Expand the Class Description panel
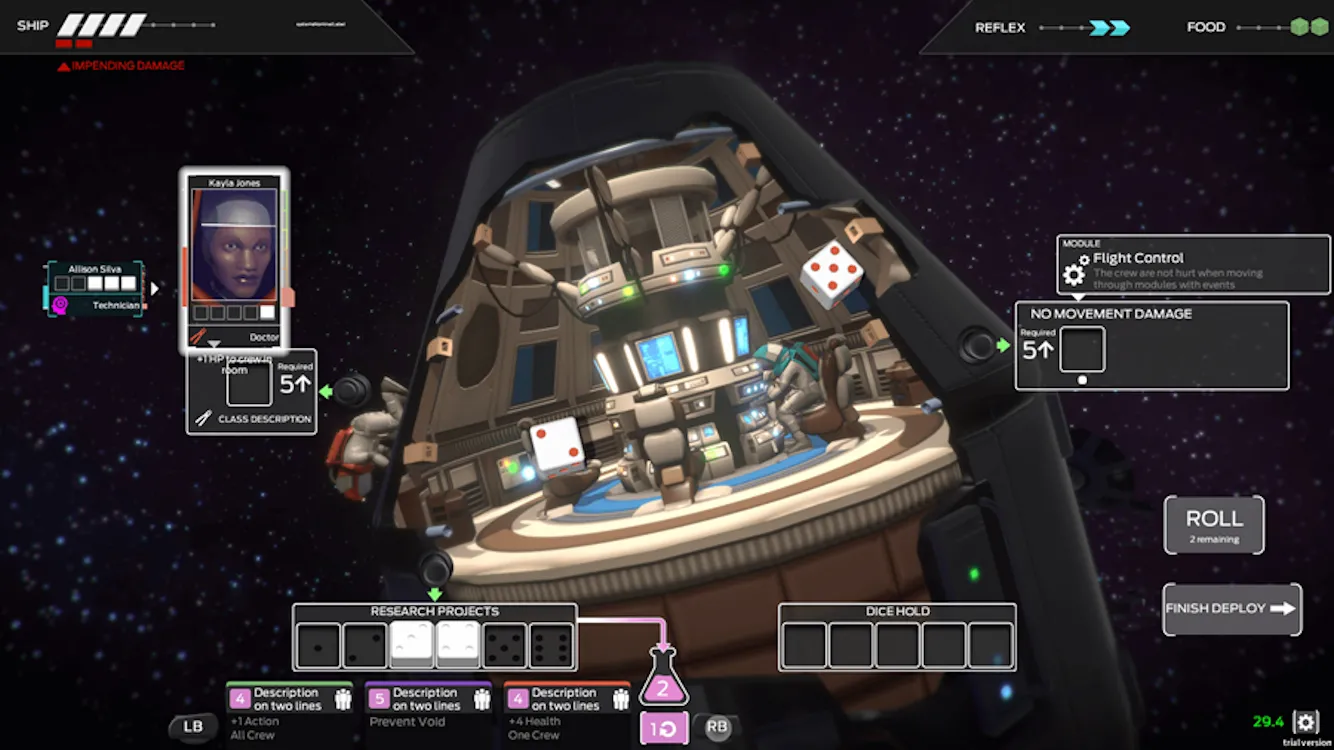 [x=252, y=419]
